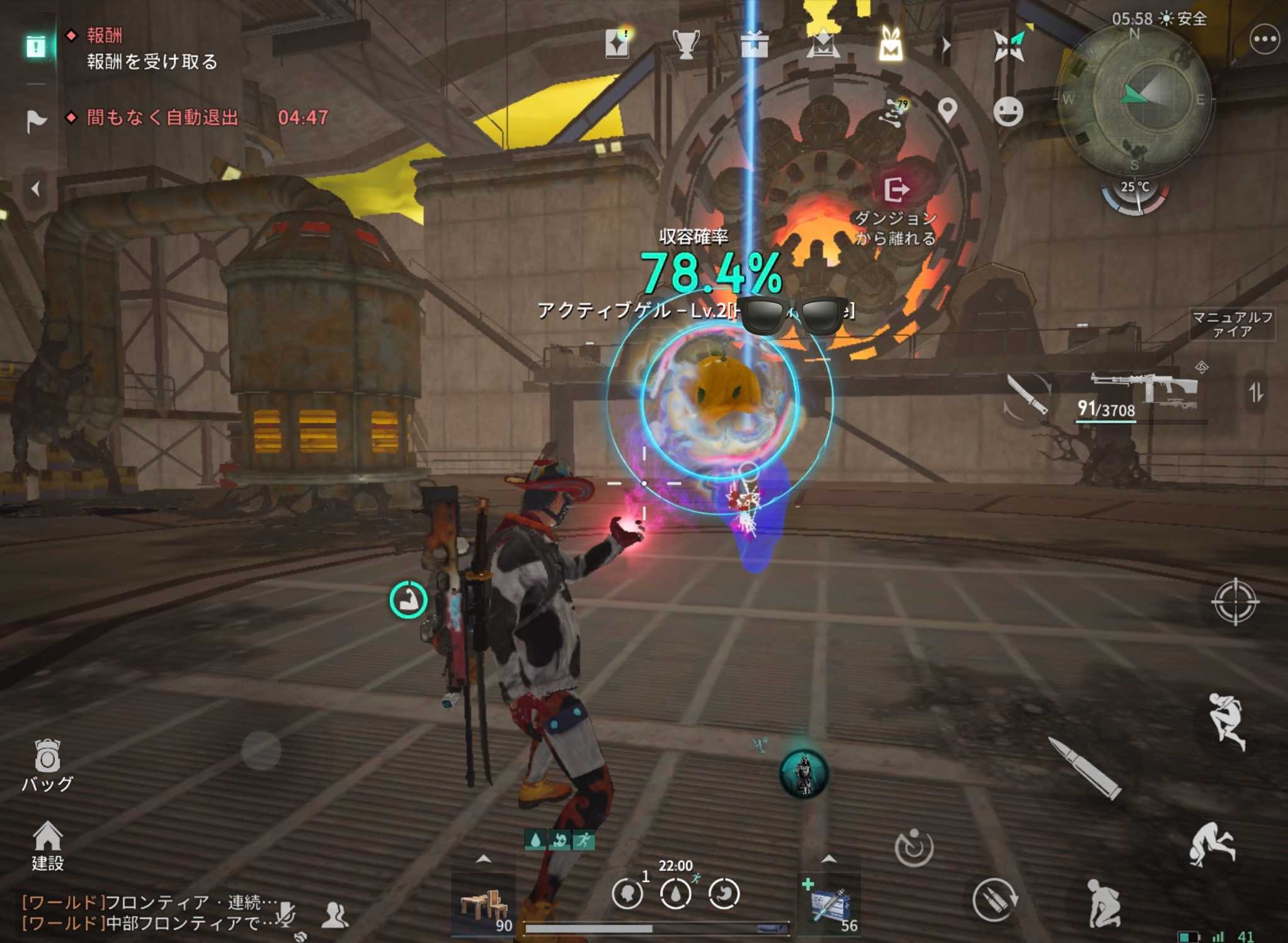The image size is (1288, 943).
Task: Claim the reward quest tracker entry
Action: point(151,61)
